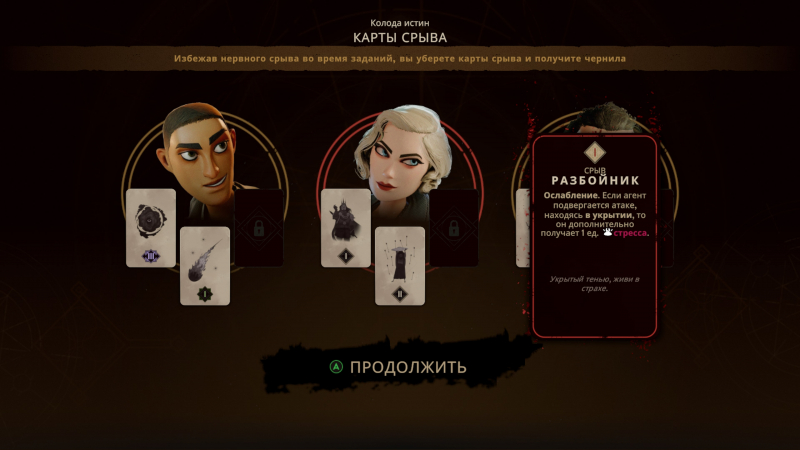Select the blonde woman agent's portrait
The width and height of the screenshot is (800, 450).
(398, 148)
